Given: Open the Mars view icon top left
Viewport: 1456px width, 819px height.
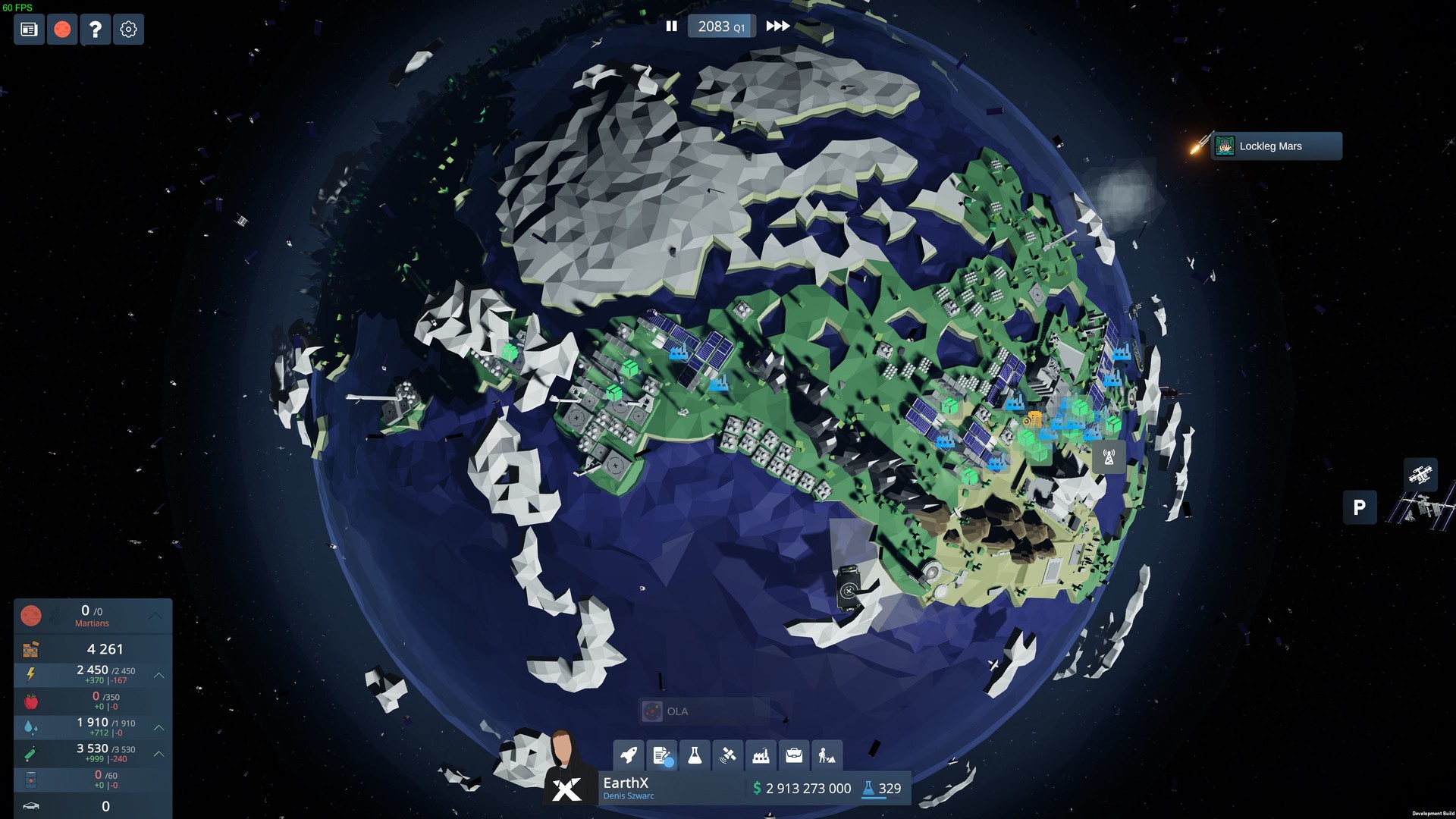Looking at the screenshot, I should [61, 30].
